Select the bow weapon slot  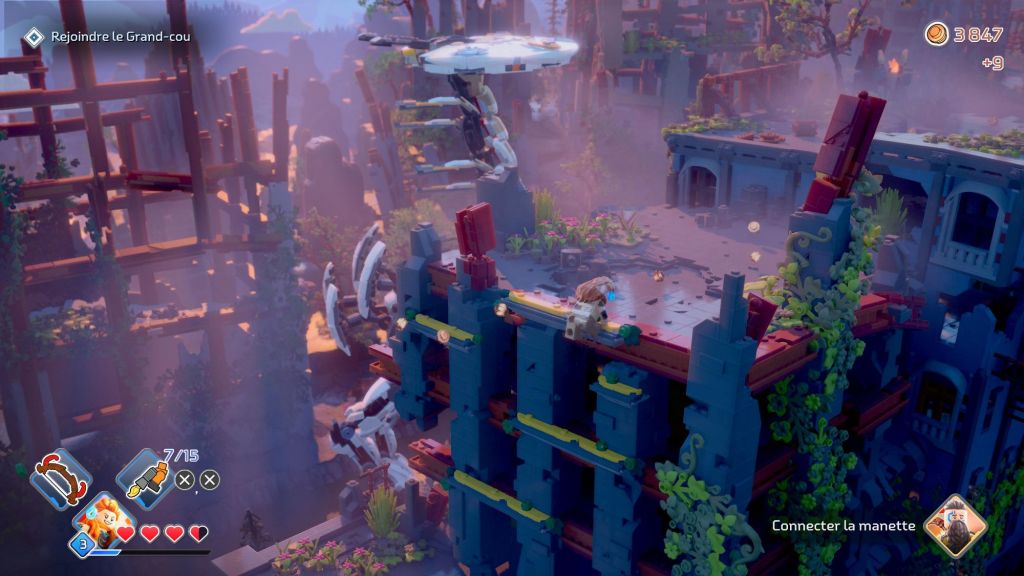tap(60, 478)
